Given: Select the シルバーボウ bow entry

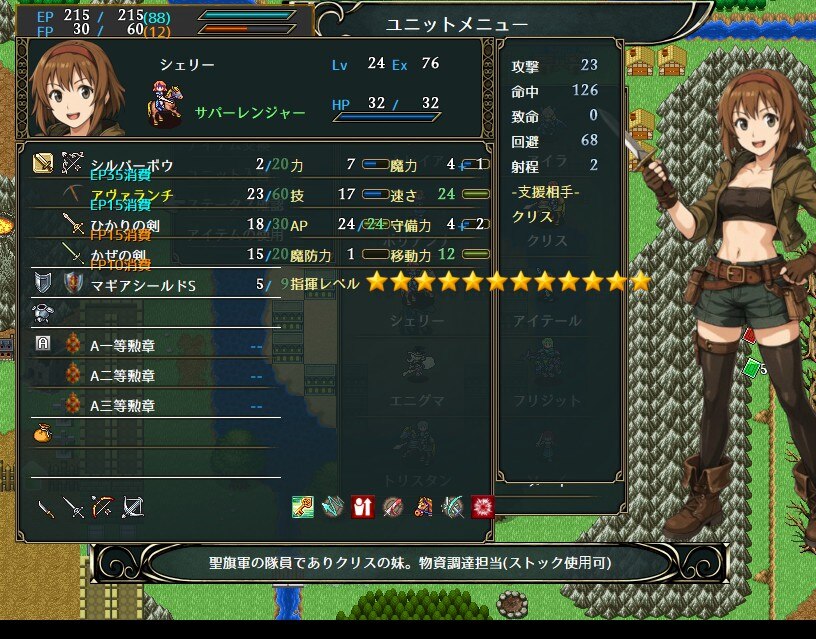Looking at the screenshot, I should [132, 164].
